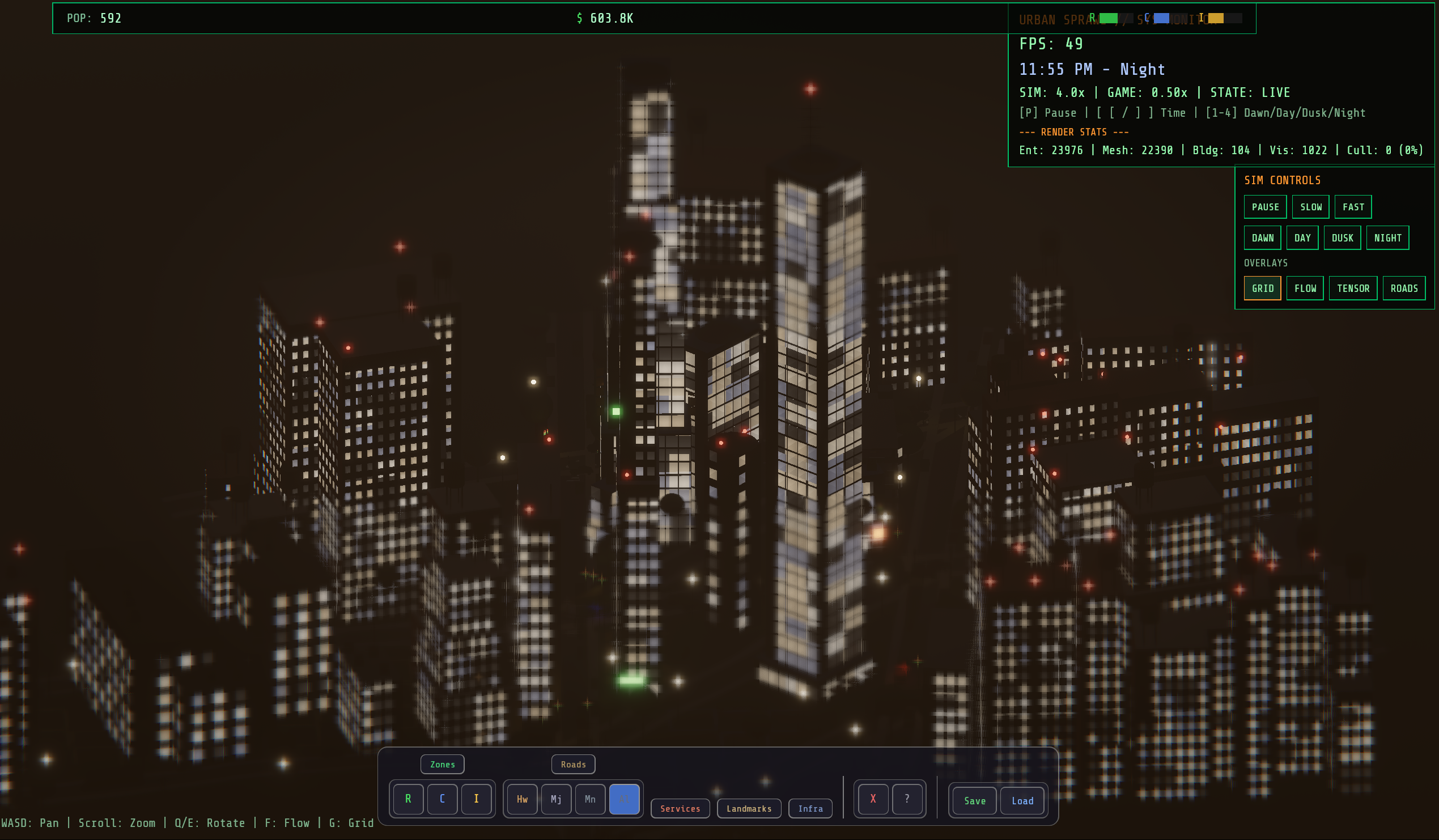Viewport: 1439px width, 840px height.
Task: Activate the red X tool
Action: pos(873,799)
